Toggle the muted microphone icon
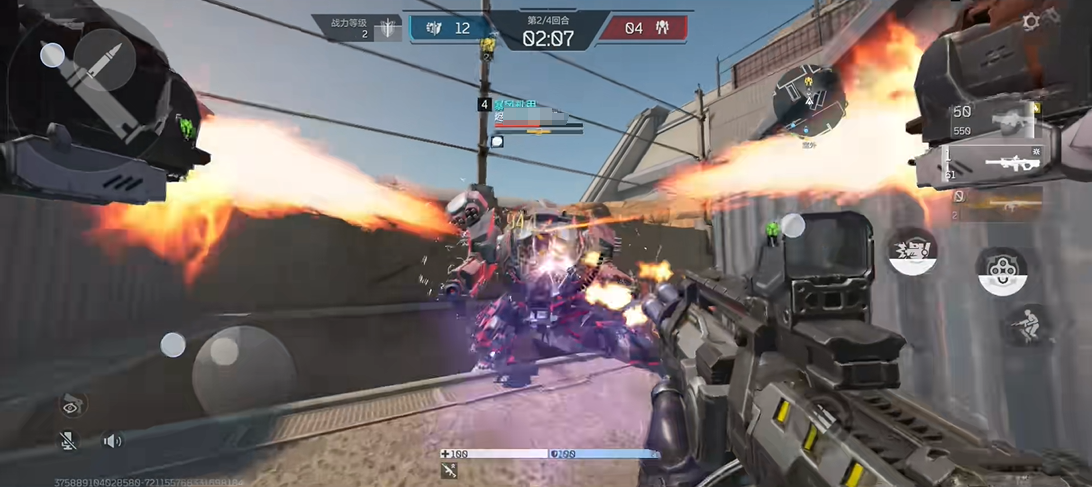Viewport: 1092px width, 487px height. click(68, 440)
